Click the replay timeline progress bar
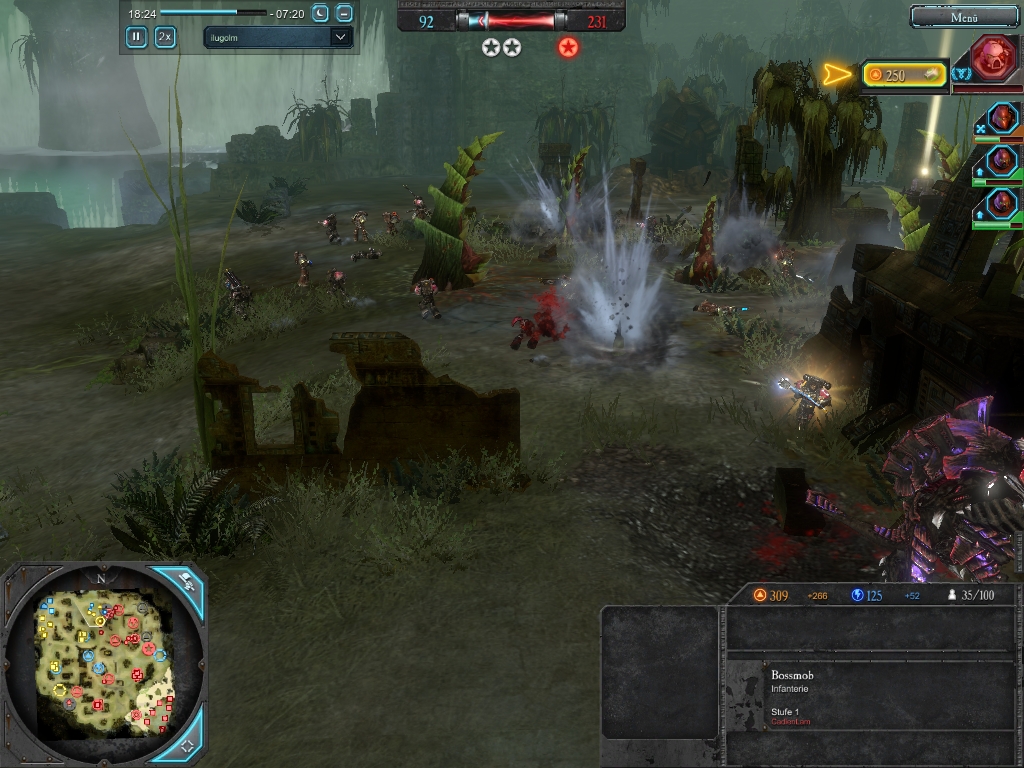 click(x=213, y=13)
